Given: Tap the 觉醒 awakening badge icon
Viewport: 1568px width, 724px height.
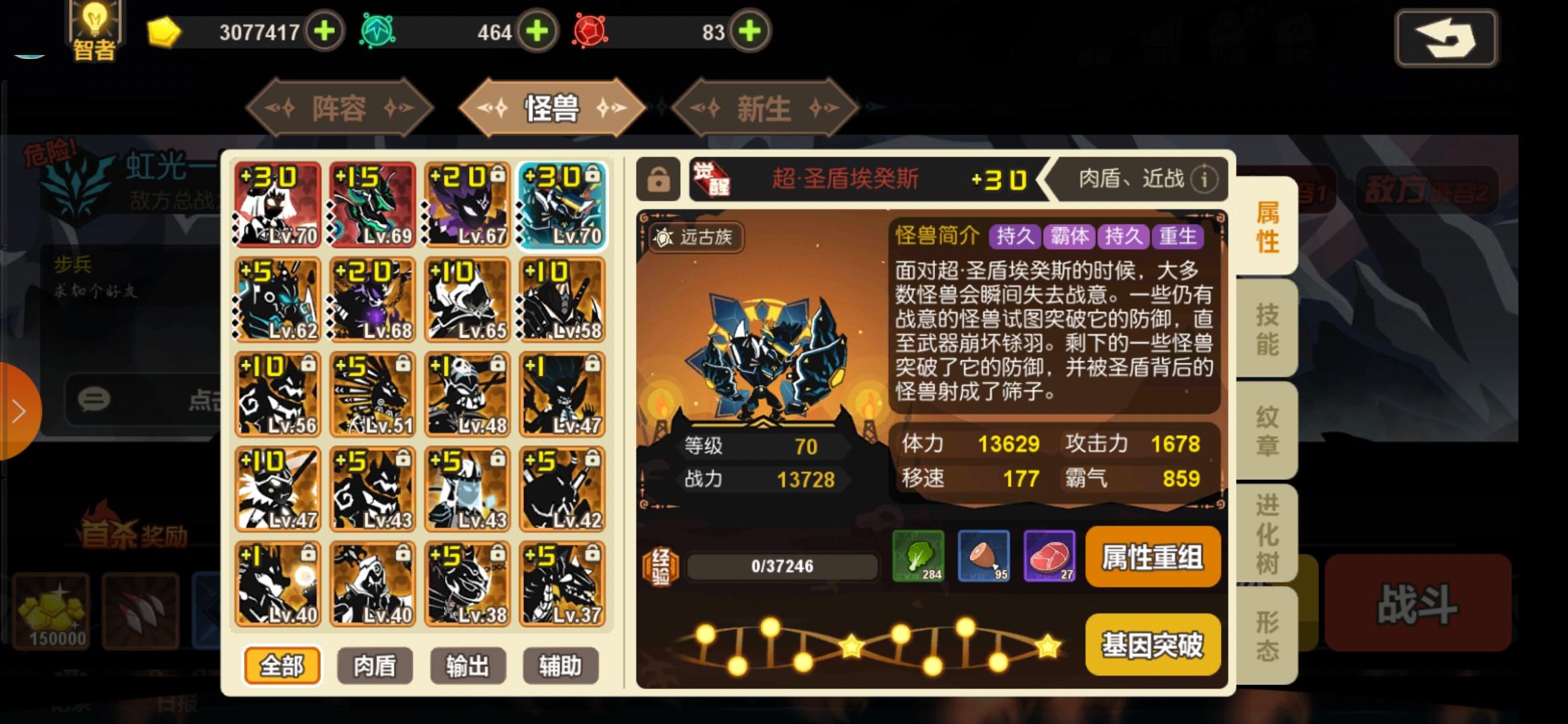Looking at the screenshot, I should point(710,178).
